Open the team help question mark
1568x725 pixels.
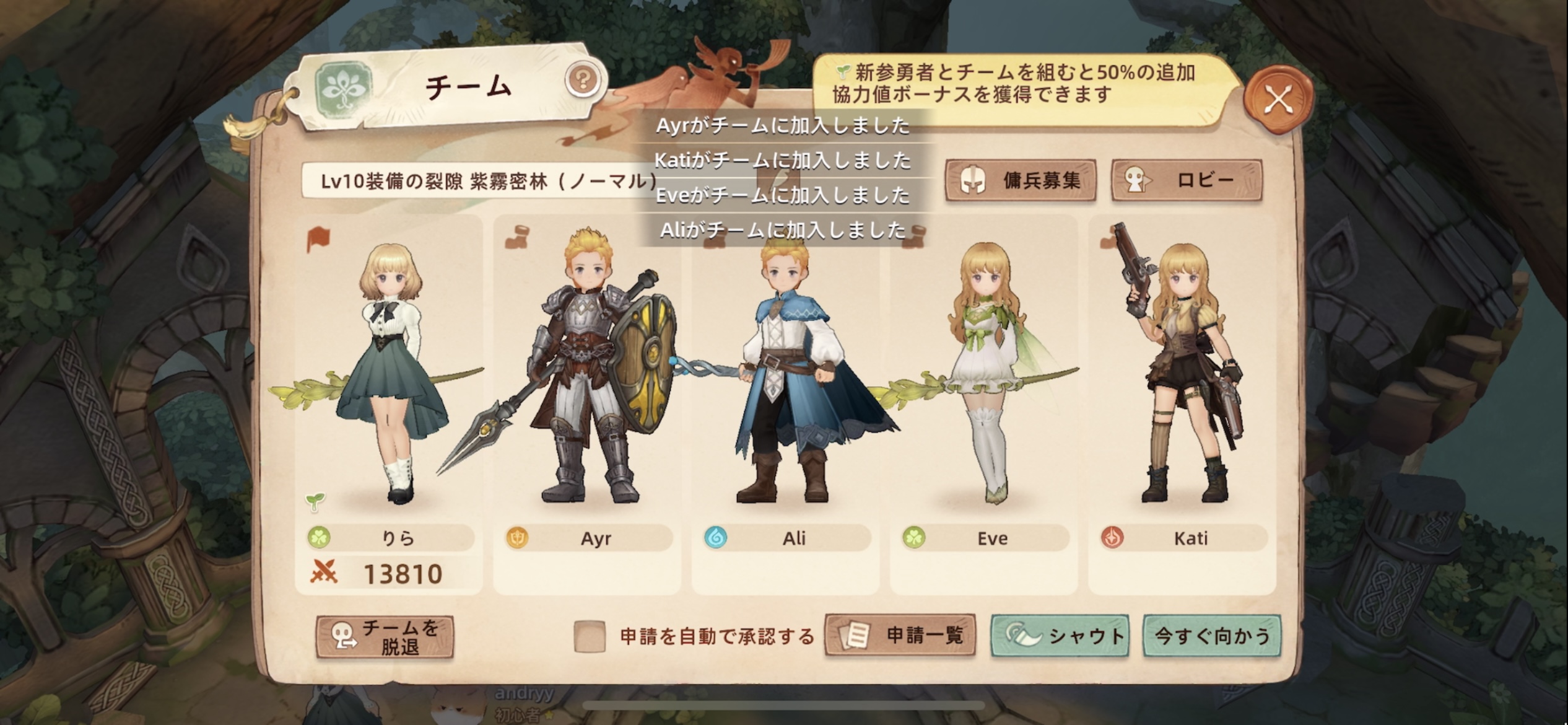582,79
